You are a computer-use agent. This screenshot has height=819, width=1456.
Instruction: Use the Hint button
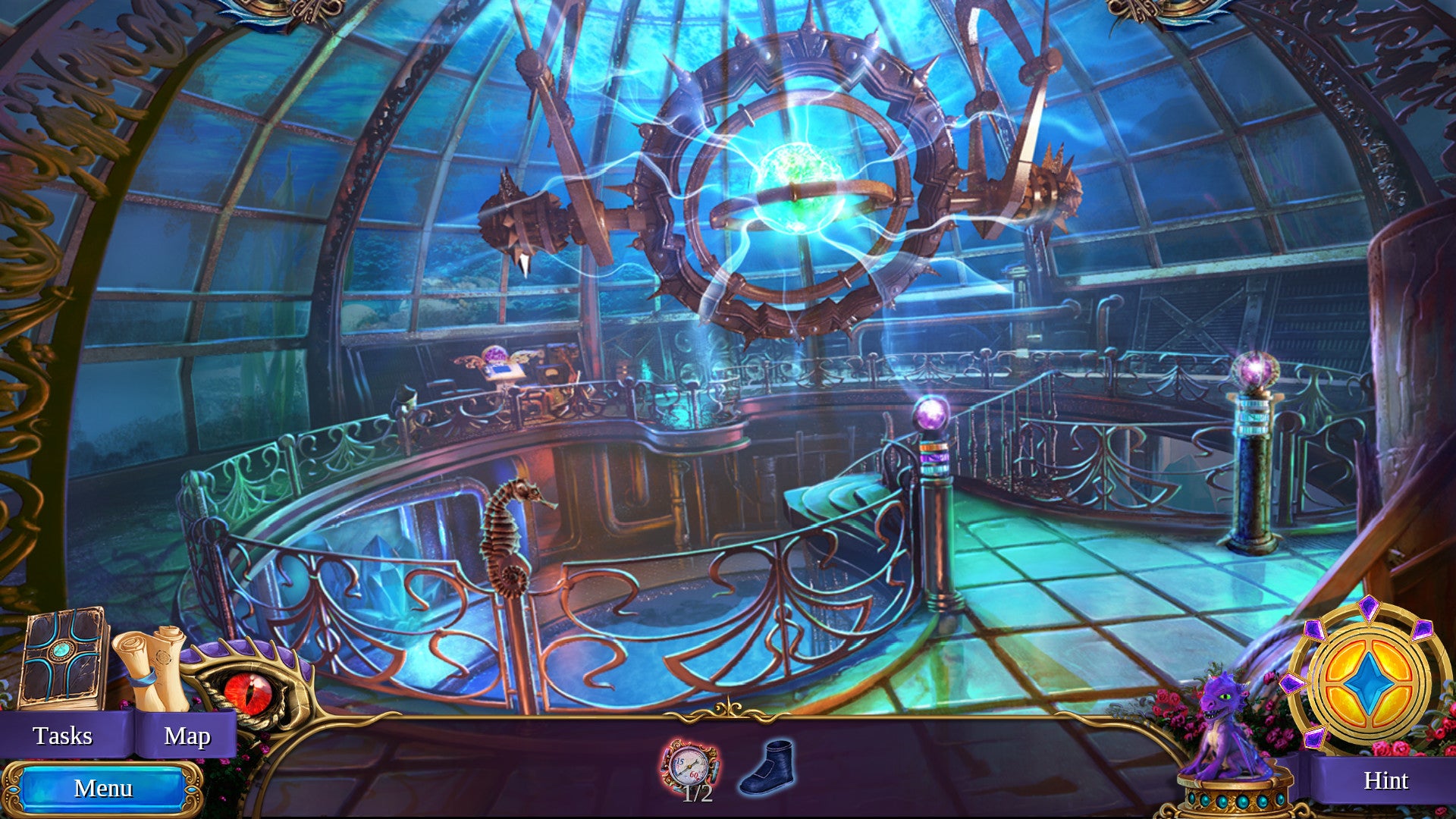1385,780
